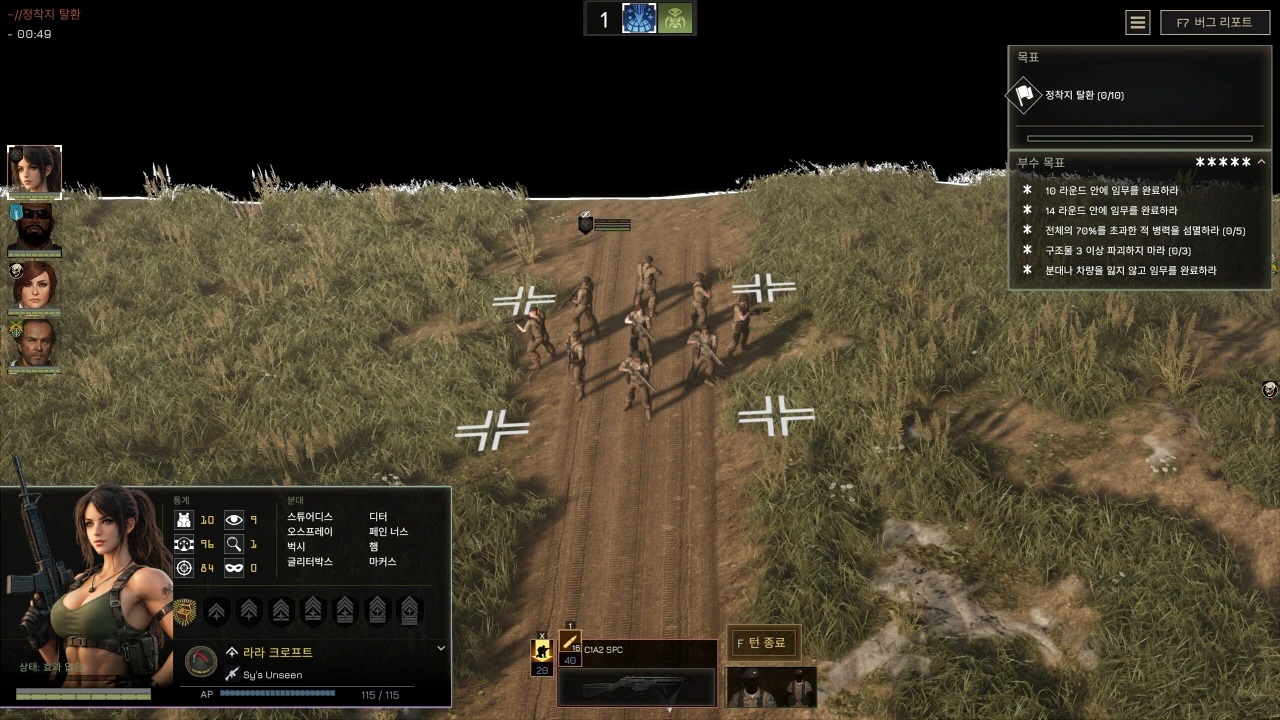Click the blue faction emblem in turn tracker

[639, 19]
